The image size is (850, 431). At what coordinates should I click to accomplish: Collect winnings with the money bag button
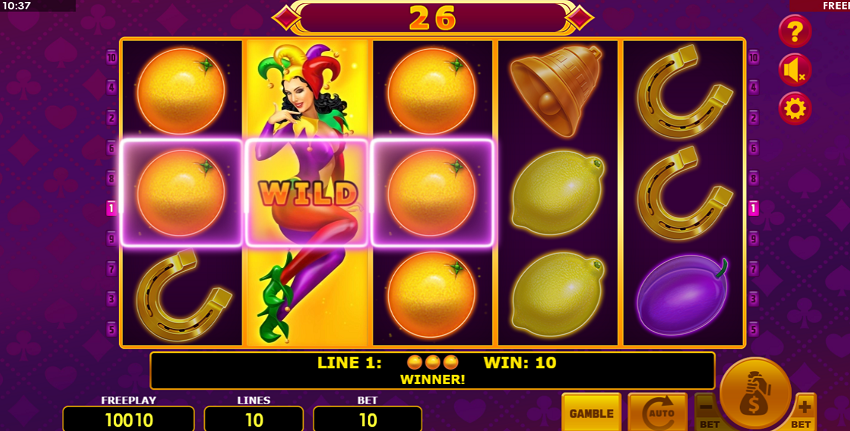click(755, 393)
